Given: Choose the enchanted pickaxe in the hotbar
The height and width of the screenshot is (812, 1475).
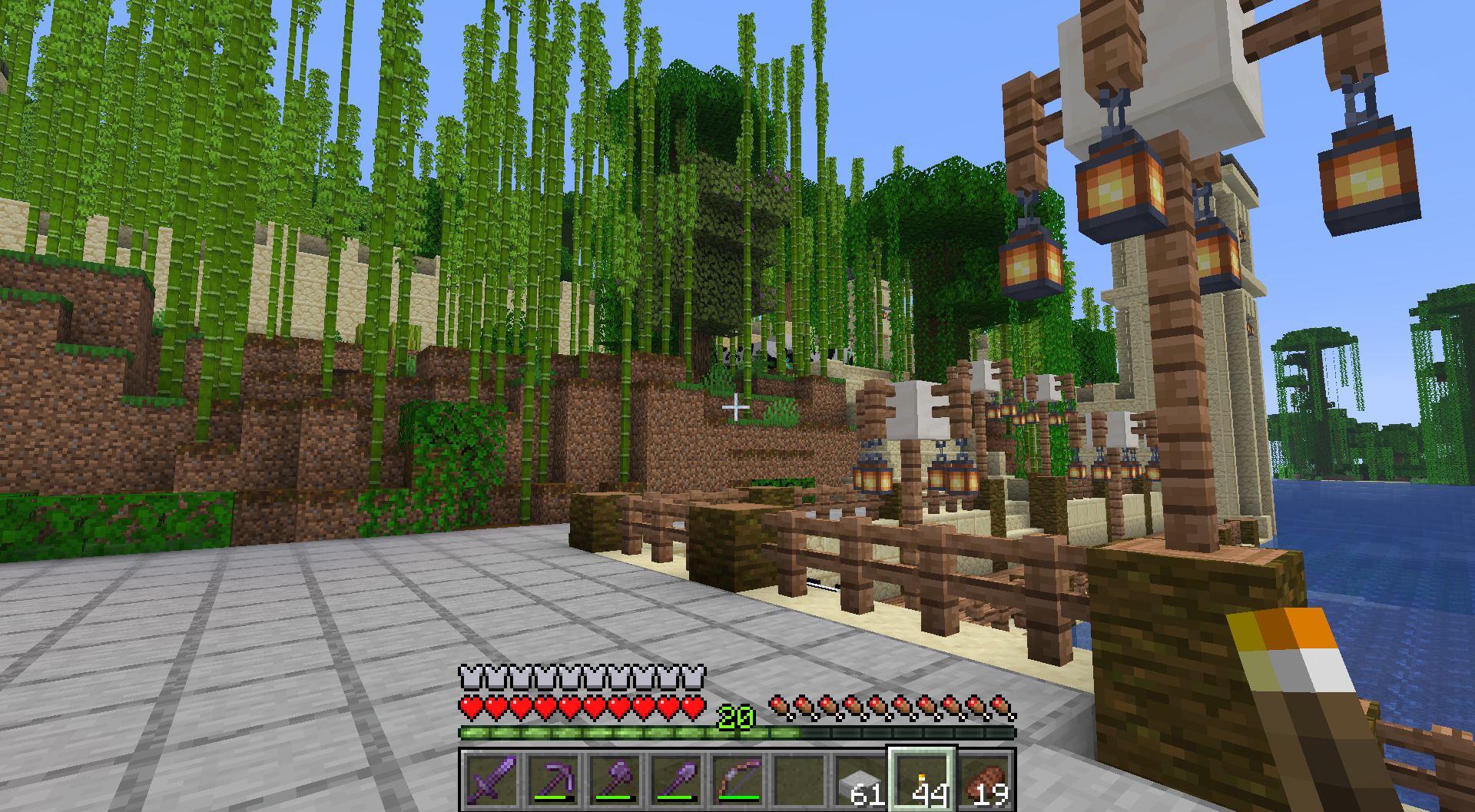Looking at the screenshot, I should tap(553, 779).
